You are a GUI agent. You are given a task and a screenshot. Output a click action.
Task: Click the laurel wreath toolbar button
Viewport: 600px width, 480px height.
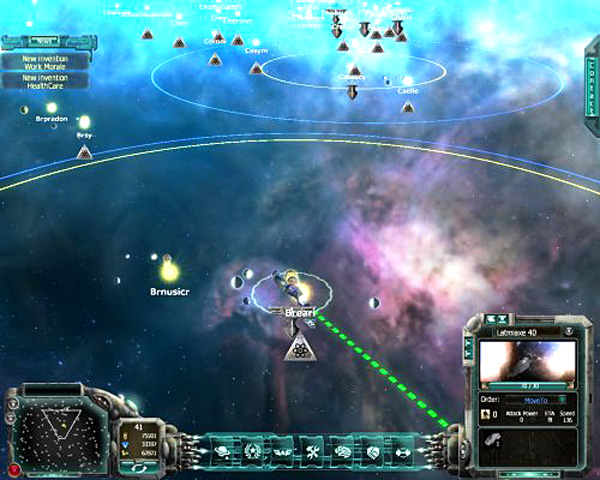point(253,450)
